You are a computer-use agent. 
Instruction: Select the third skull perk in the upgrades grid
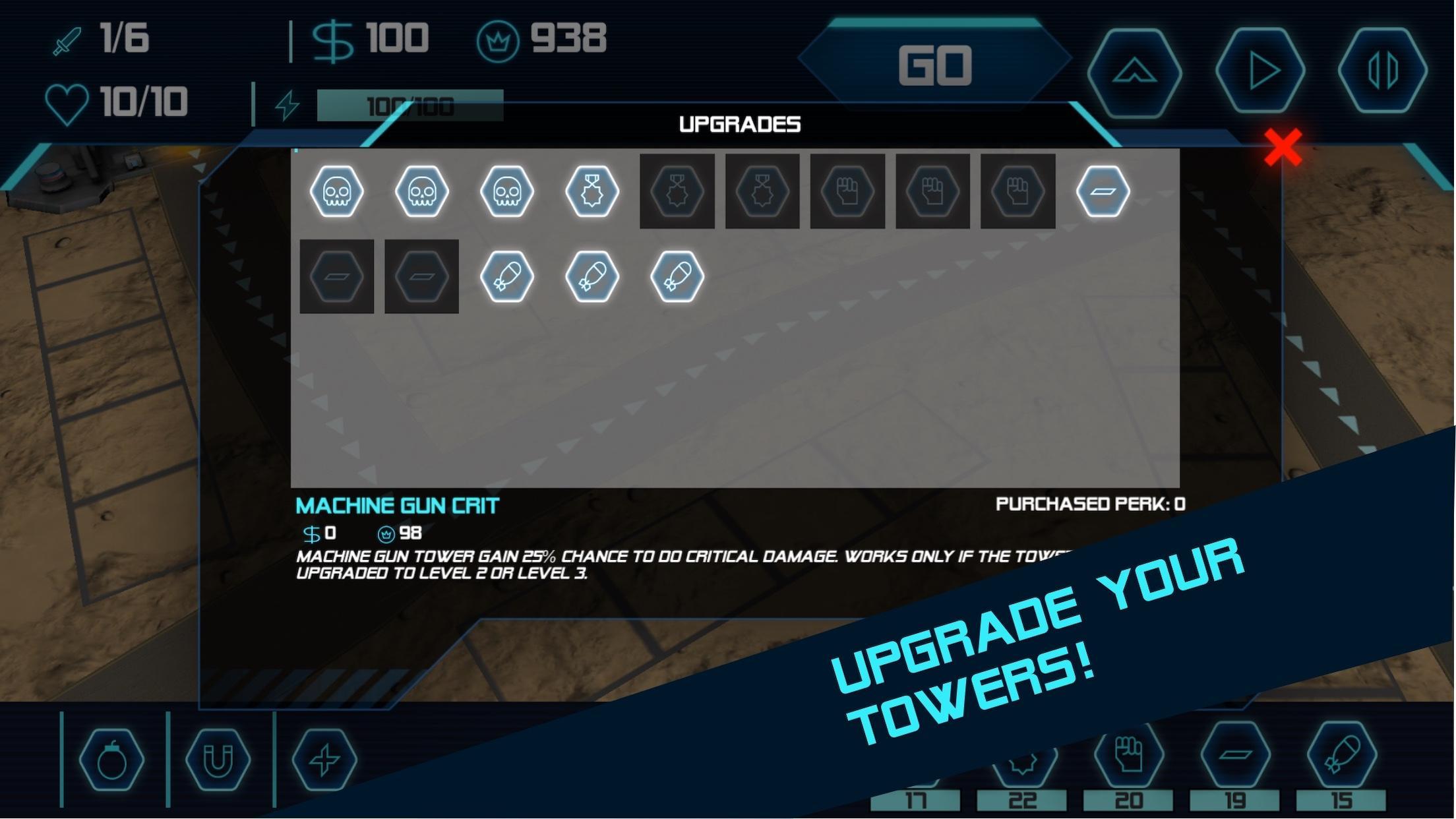point(507,191)
